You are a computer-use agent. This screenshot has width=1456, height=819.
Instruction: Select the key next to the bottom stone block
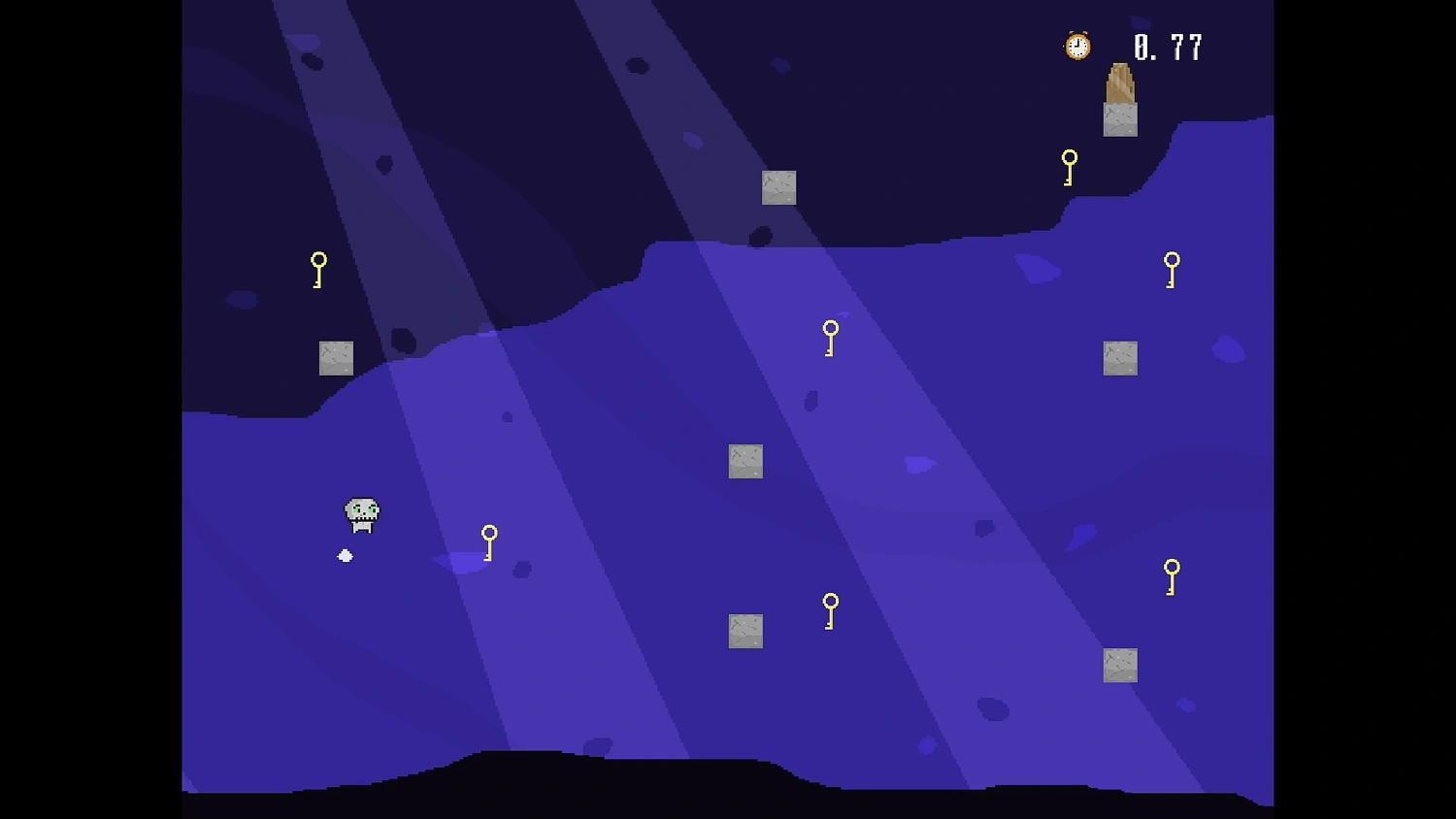coord(830,608)
